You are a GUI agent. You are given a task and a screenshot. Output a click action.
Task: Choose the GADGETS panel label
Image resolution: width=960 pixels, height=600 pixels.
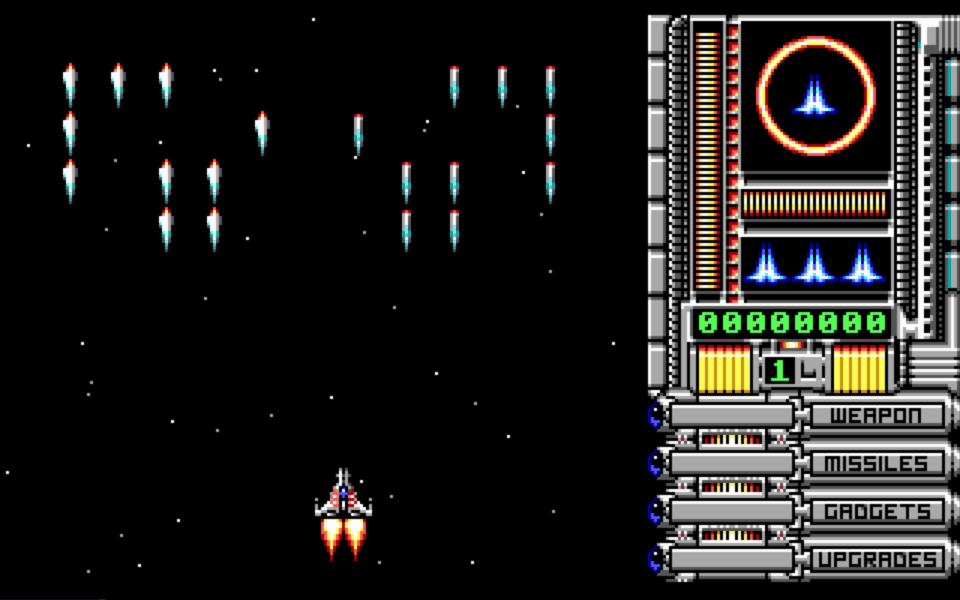876,511
